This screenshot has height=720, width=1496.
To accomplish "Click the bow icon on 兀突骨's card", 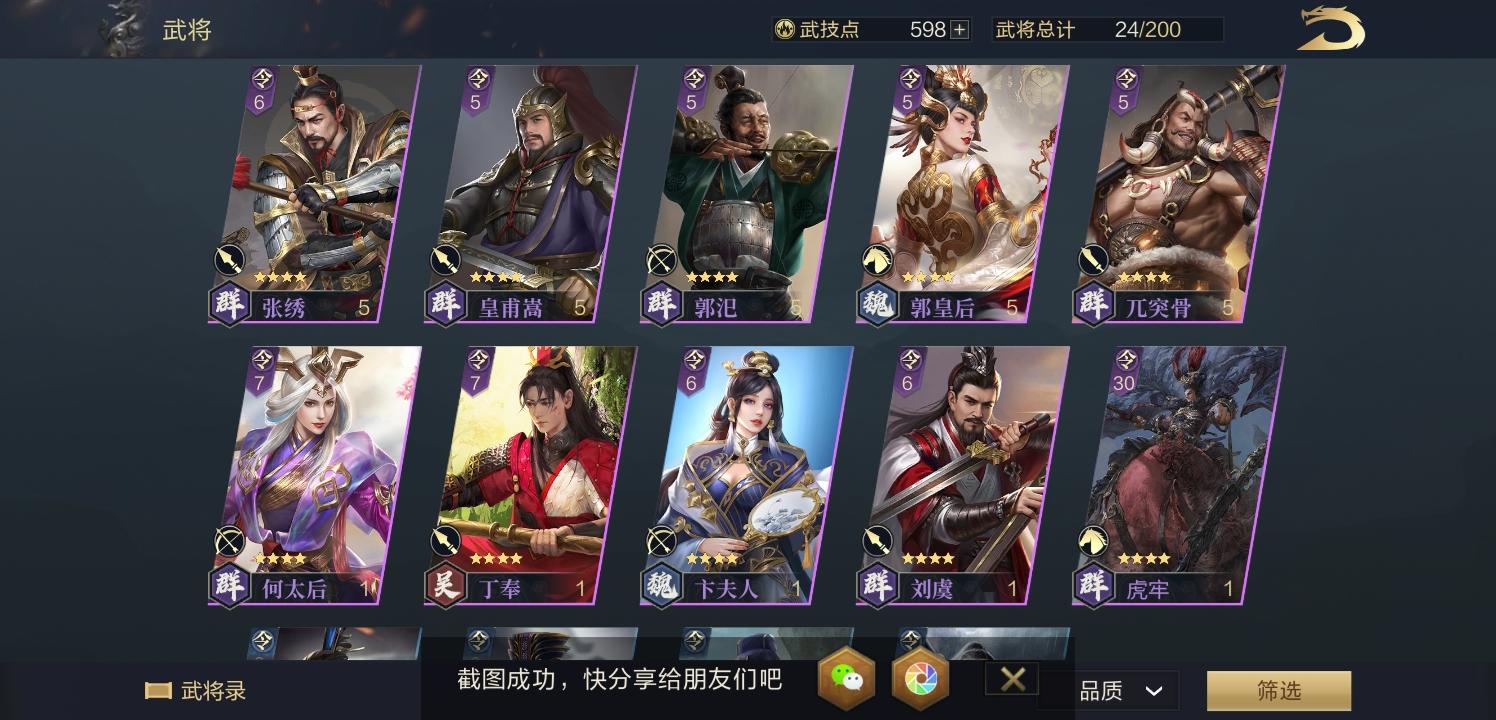I will point(1093,259).
